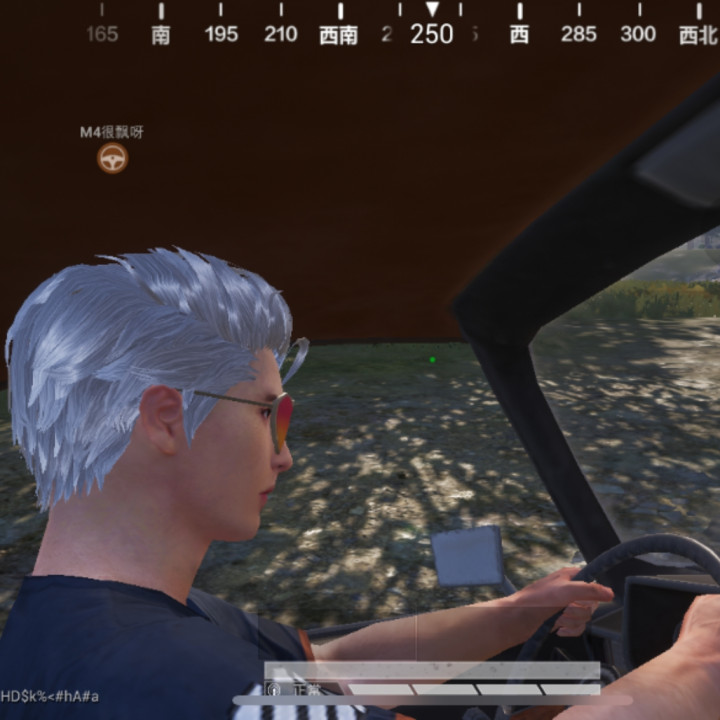Click the teammate's steering wheel driver icon
The width and height of the screenshot is (720, 720).
(x=112, y=158)
